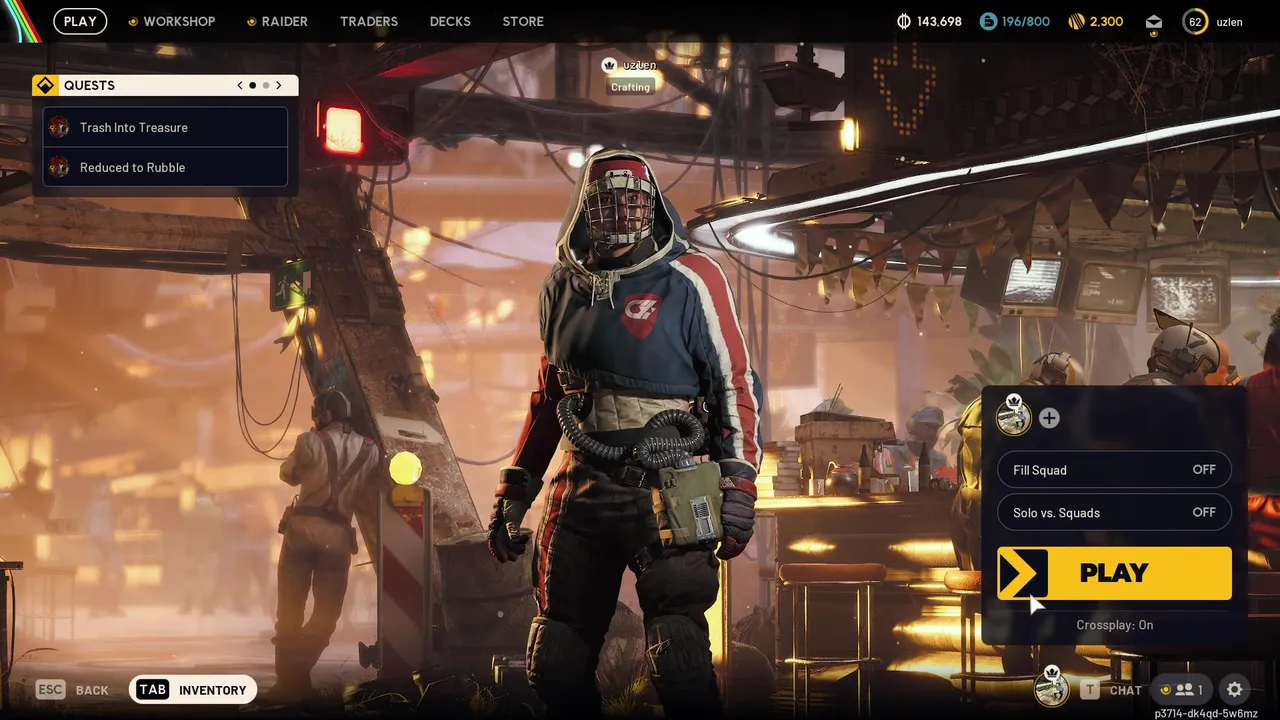Select the Play tab in top bar

(x=80, y=21)
